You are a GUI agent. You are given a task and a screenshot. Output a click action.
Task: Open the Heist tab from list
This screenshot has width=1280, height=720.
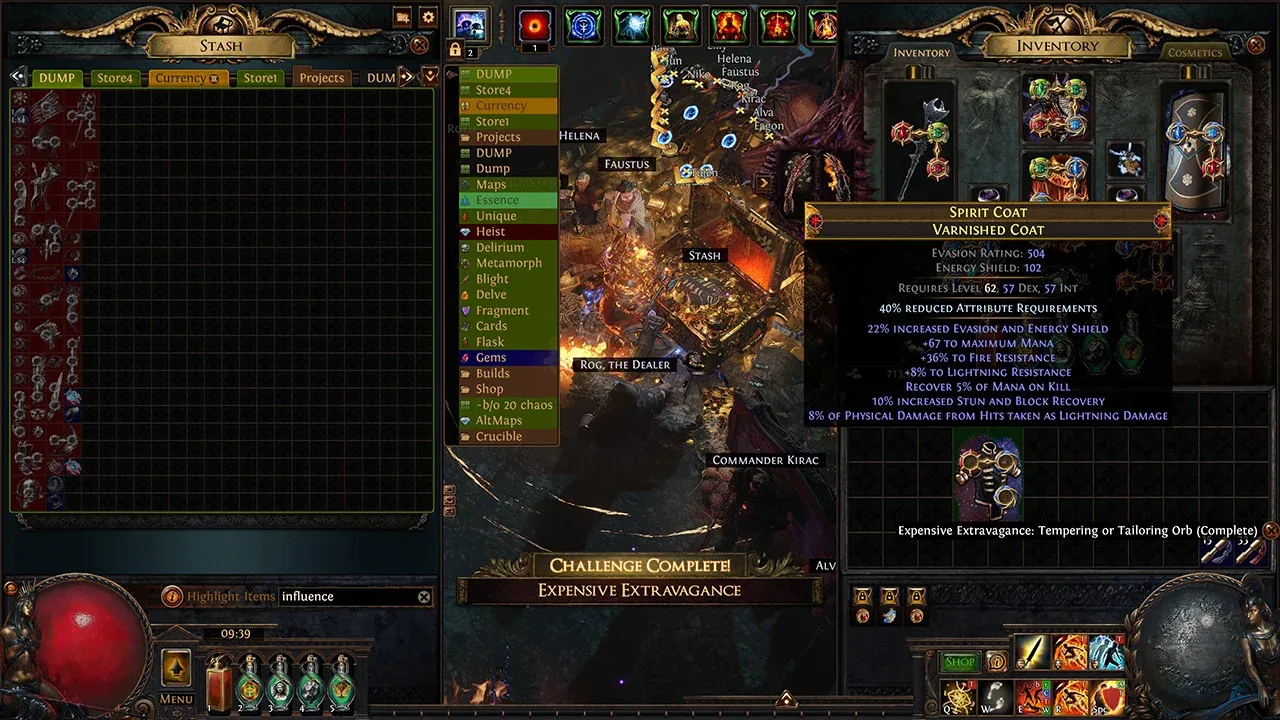point(490,232)
